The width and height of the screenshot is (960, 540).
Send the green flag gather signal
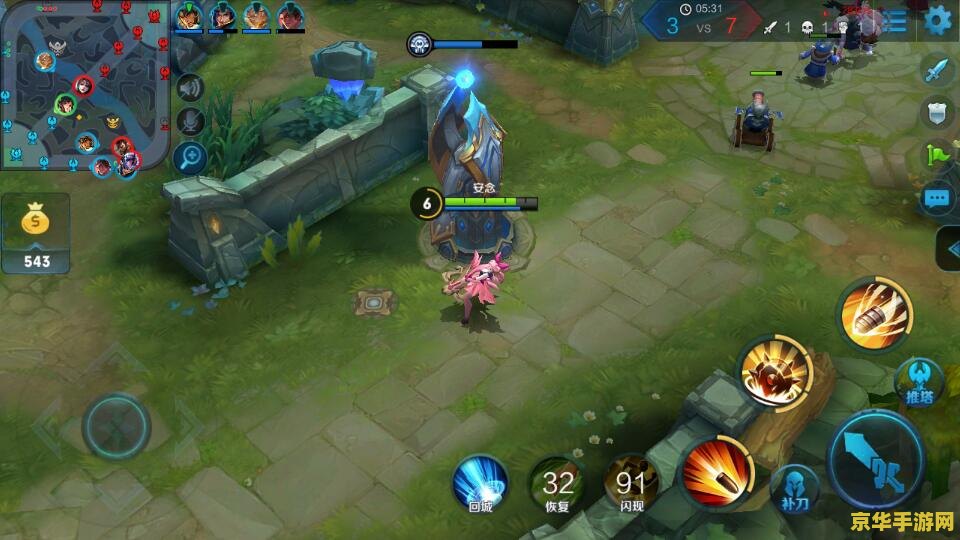936,156
